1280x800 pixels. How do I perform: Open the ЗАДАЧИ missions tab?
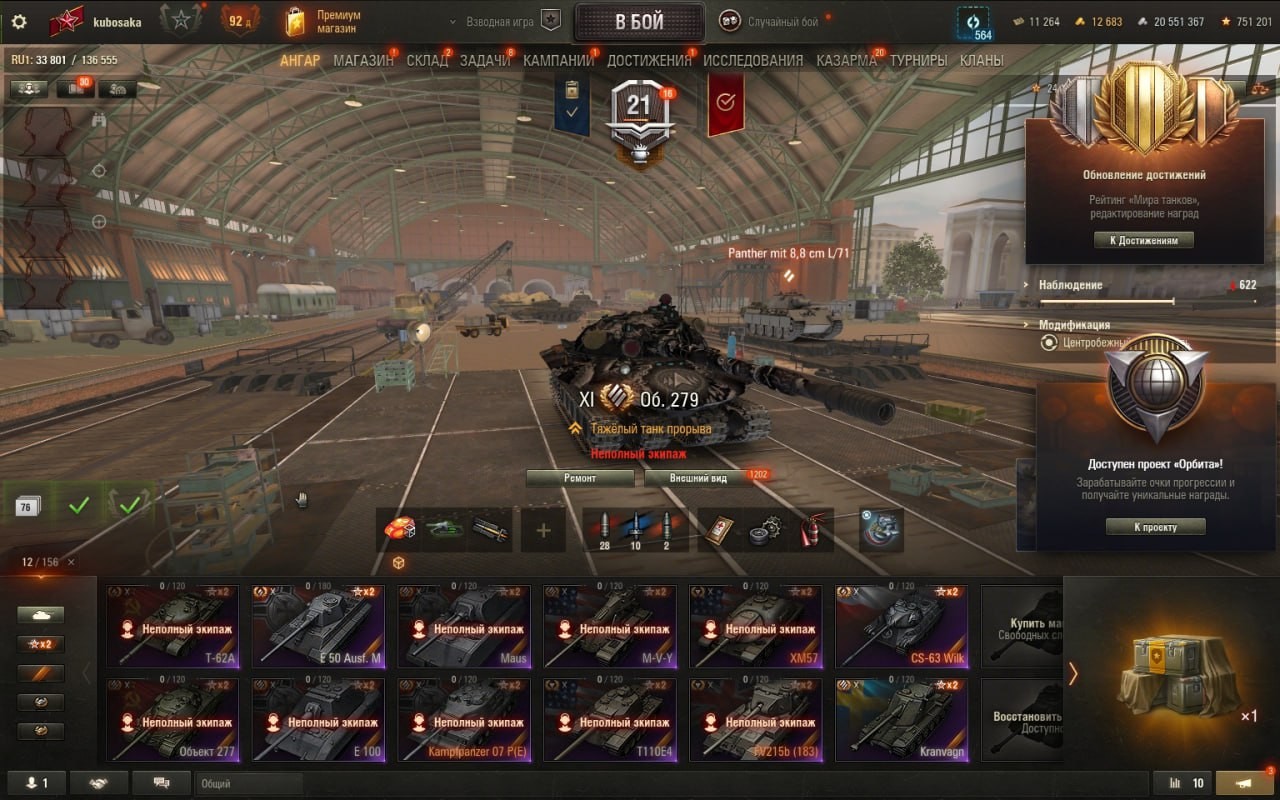point(485,60)
